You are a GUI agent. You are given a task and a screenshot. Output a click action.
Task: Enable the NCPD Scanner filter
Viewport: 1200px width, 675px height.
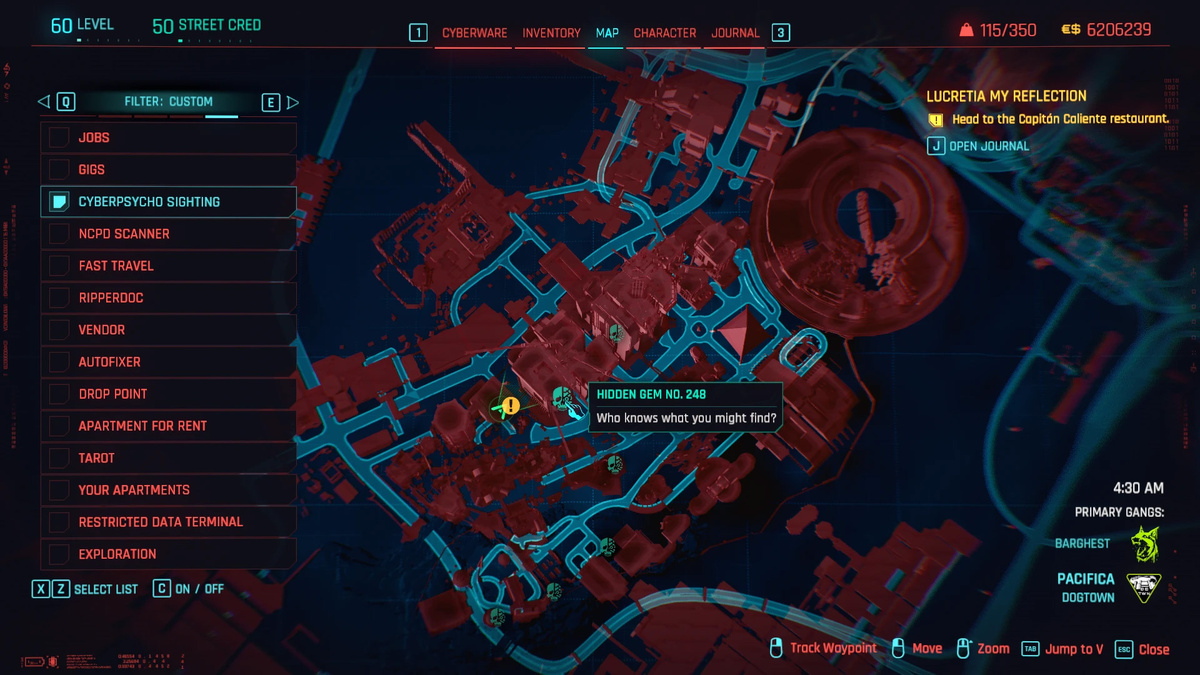pos(168,234)
